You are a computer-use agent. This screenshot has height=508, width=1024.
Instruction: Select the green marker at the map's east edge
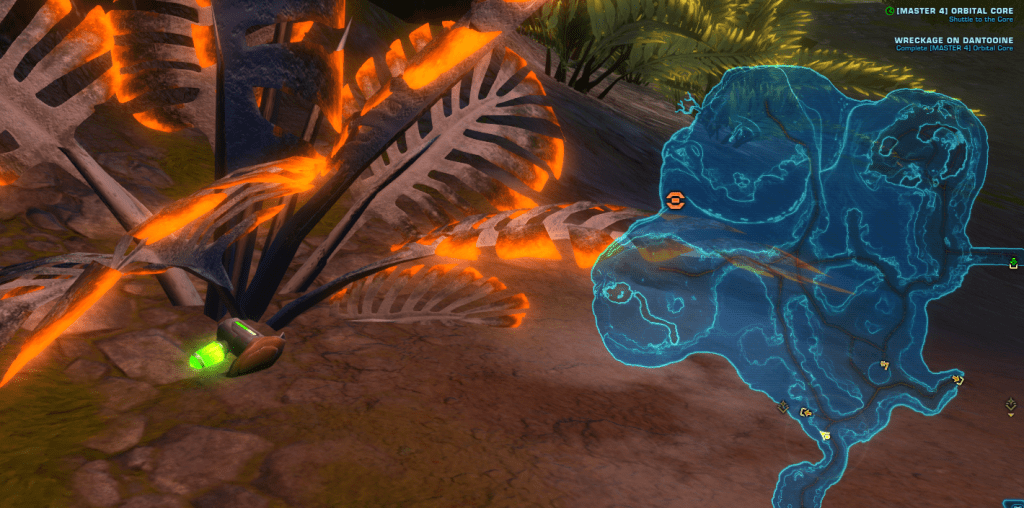(1013, 263)
